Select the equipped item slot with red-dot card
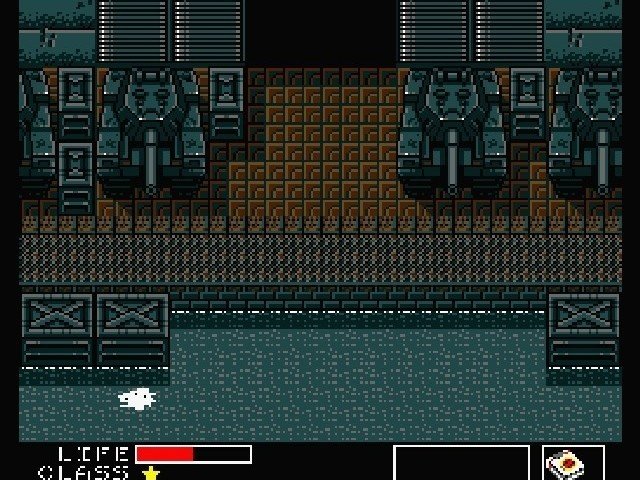 tap(574, 464)
